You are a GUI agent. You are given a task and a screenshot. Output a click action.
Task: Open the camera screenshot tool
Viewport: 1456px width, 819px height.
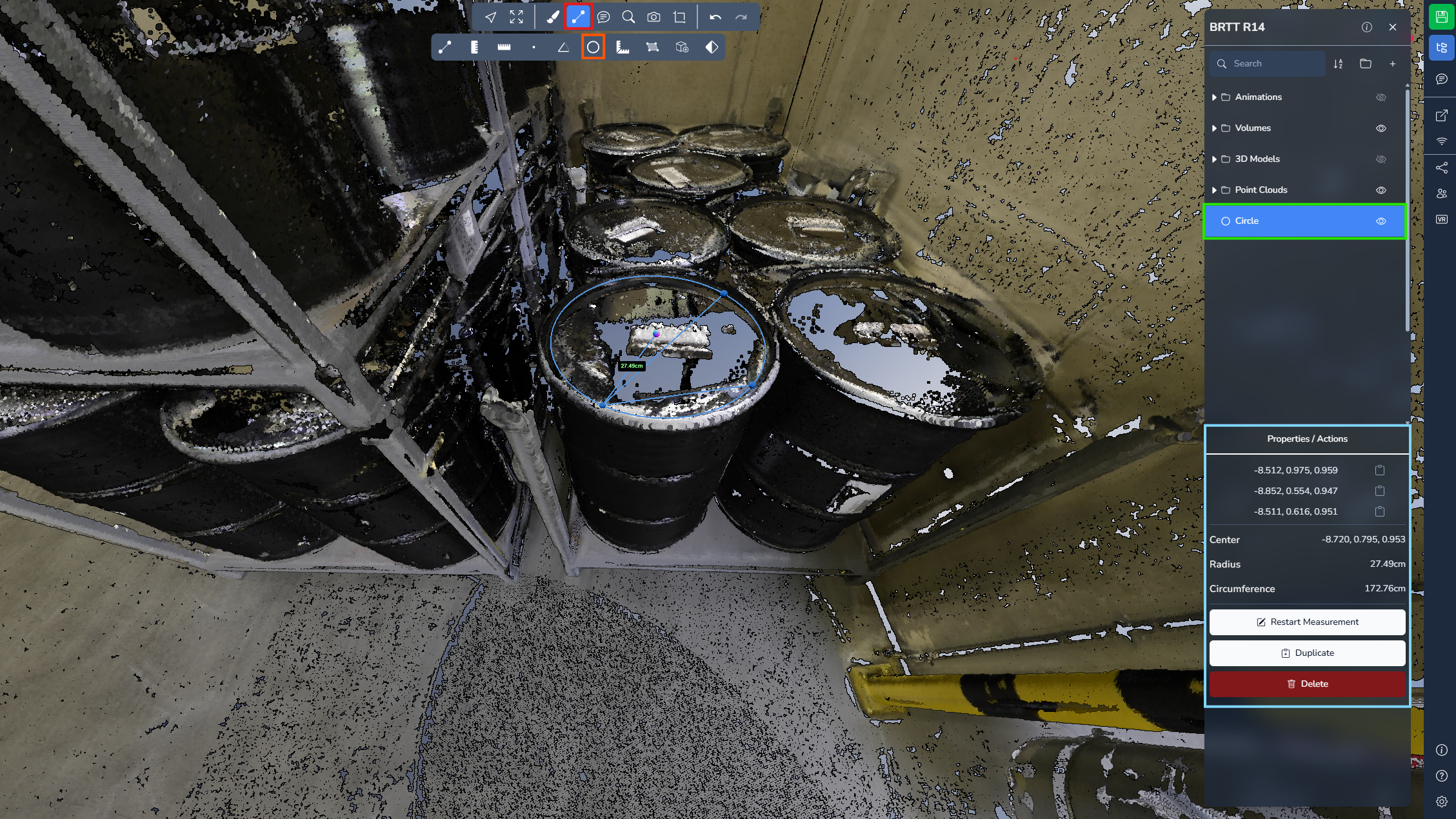click(x=653, y=17)
